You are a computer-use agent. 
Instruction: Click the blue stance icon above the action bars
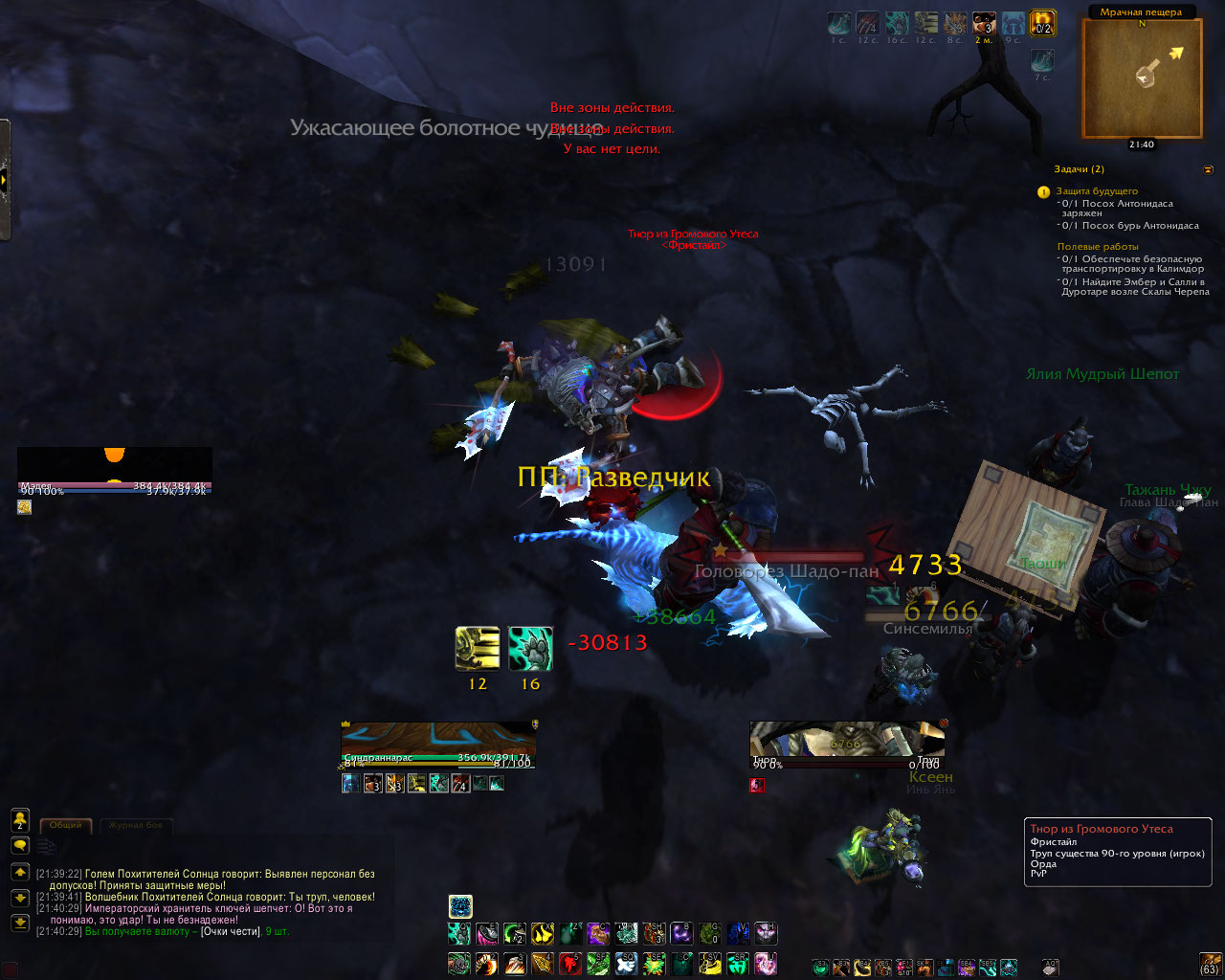(460, 905)
